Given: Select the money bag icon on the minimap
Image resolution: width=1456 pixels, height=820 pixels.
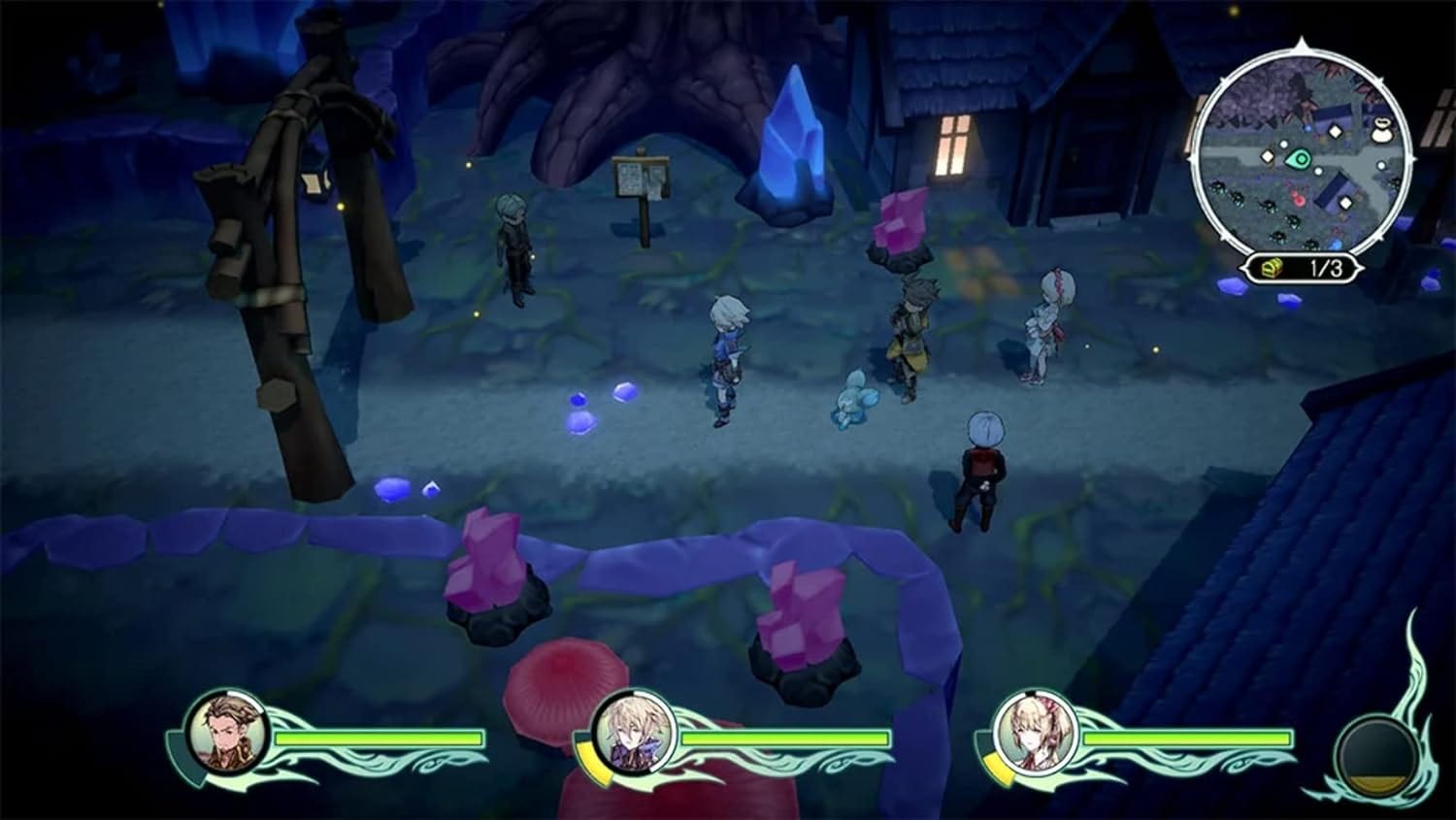Looking at the screenshot, I should pos(1382,130).
